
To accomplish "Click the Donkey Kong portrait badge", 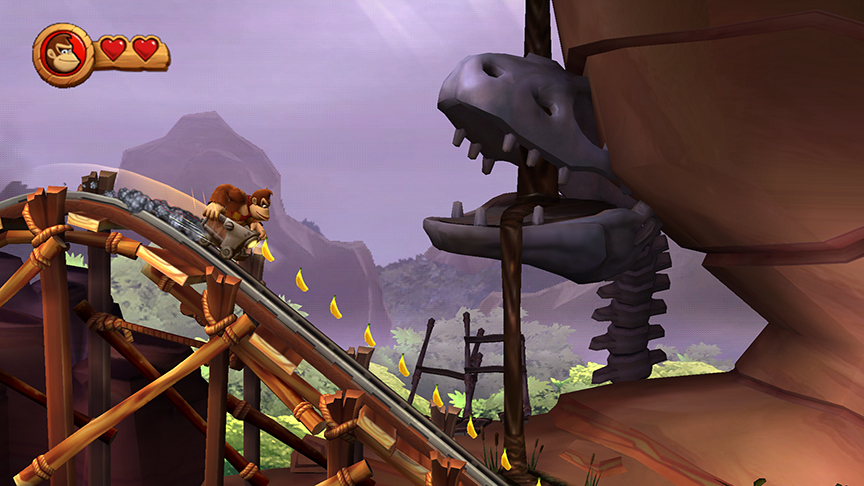I will coord(63,54).
